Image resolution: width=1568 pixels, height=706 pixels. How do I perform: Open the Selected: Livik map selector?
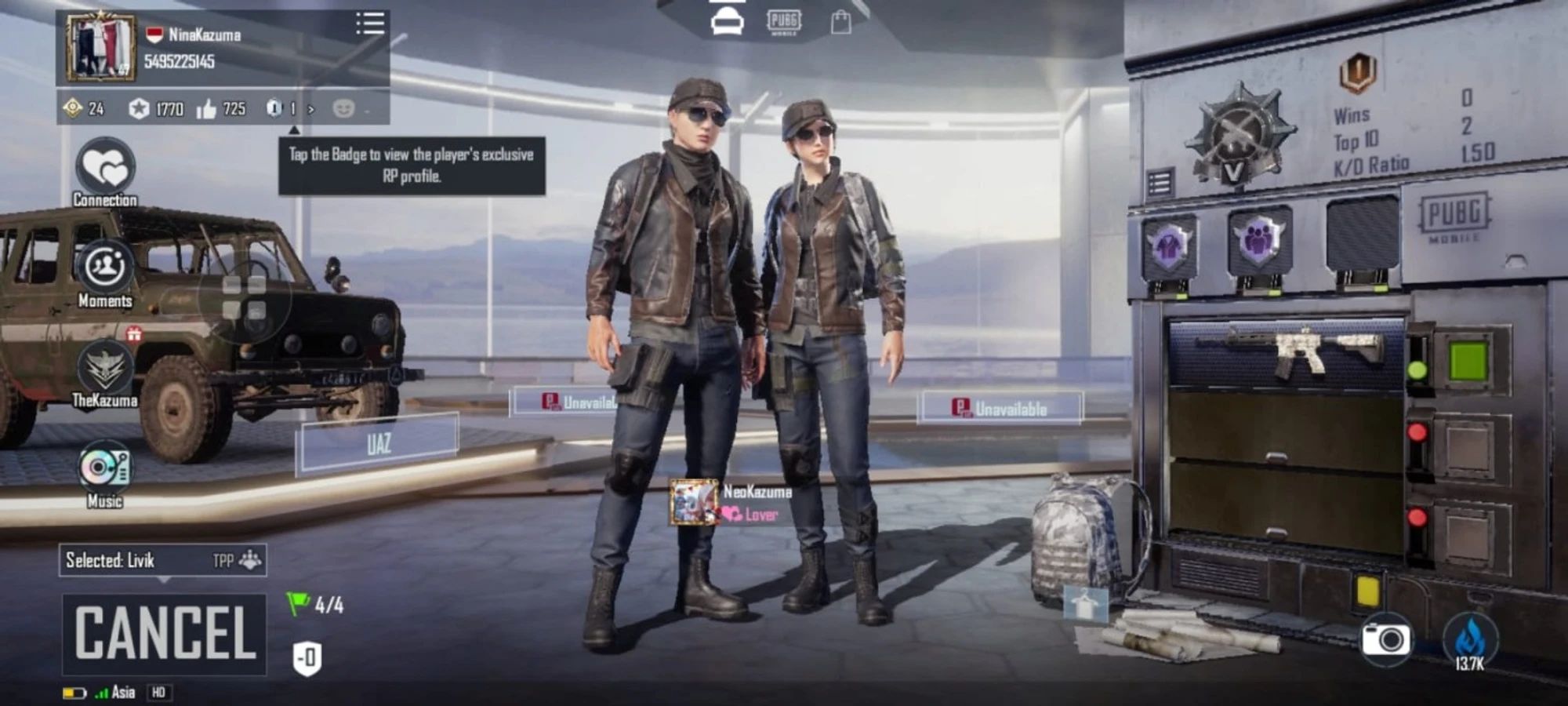[162, 560]
